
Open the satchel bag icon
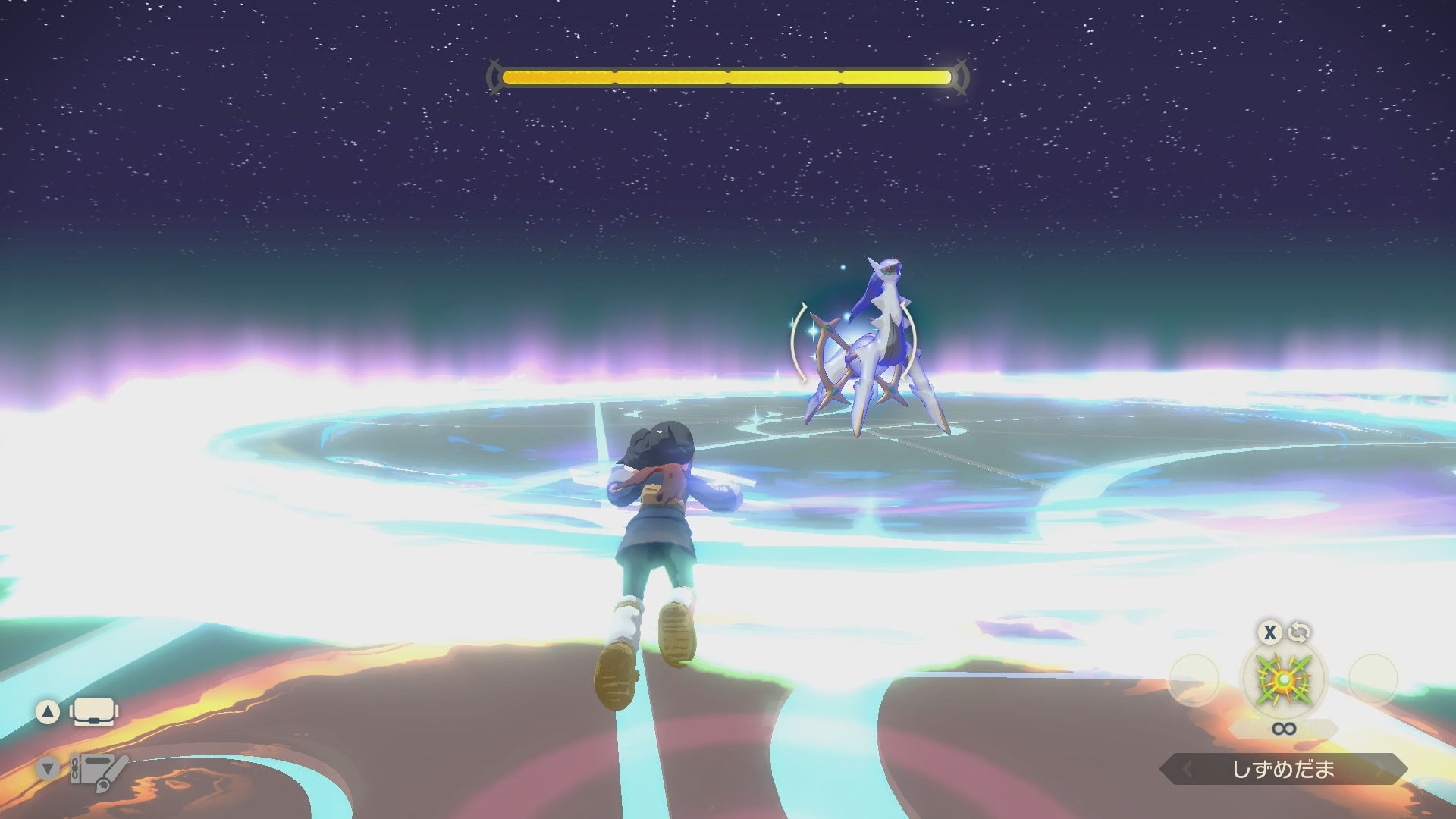(x=93, y=712)
